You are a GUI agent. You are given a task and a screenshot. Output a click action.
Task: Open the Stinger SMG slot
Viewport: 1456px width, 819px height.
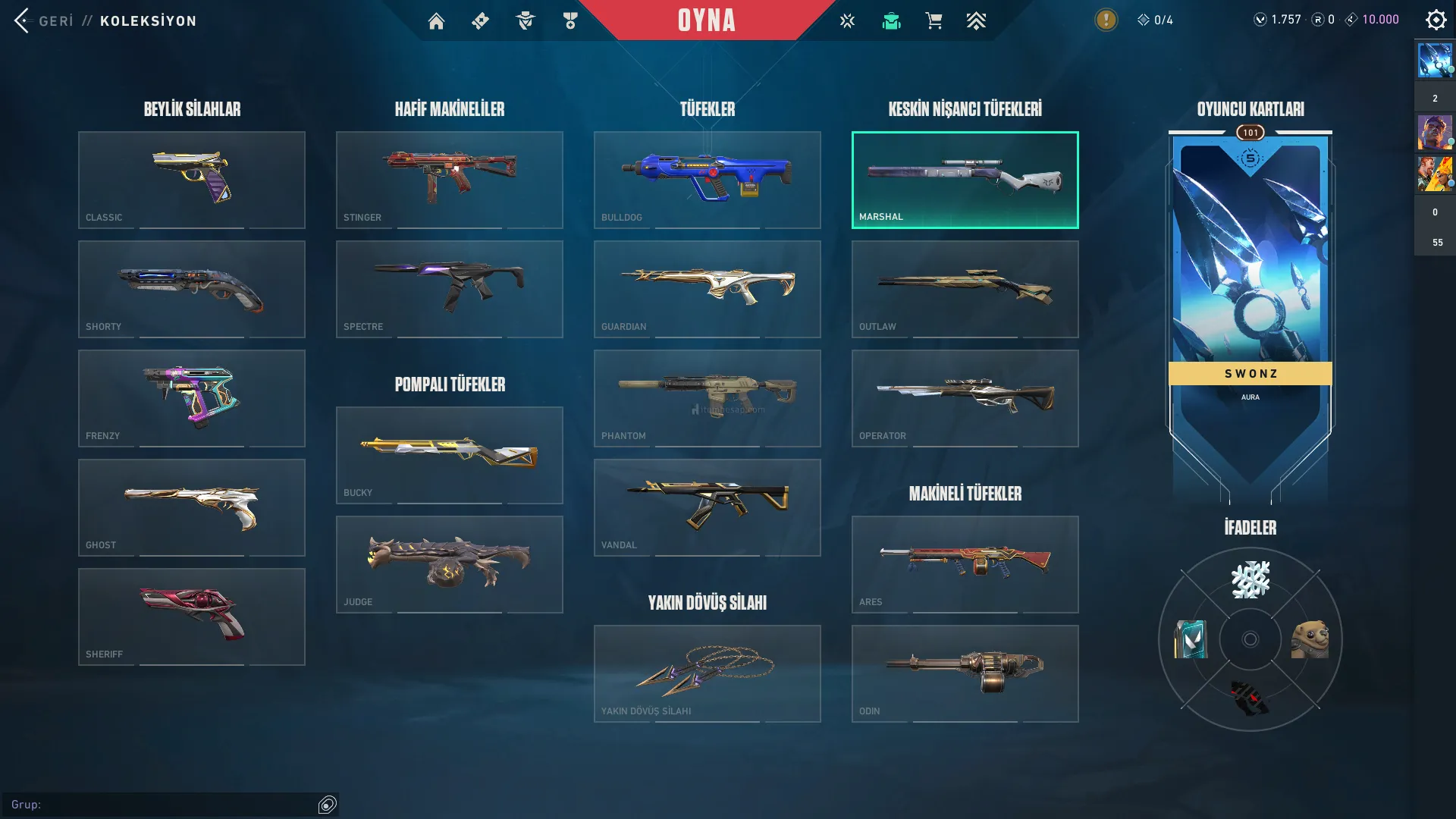[450, 180]
